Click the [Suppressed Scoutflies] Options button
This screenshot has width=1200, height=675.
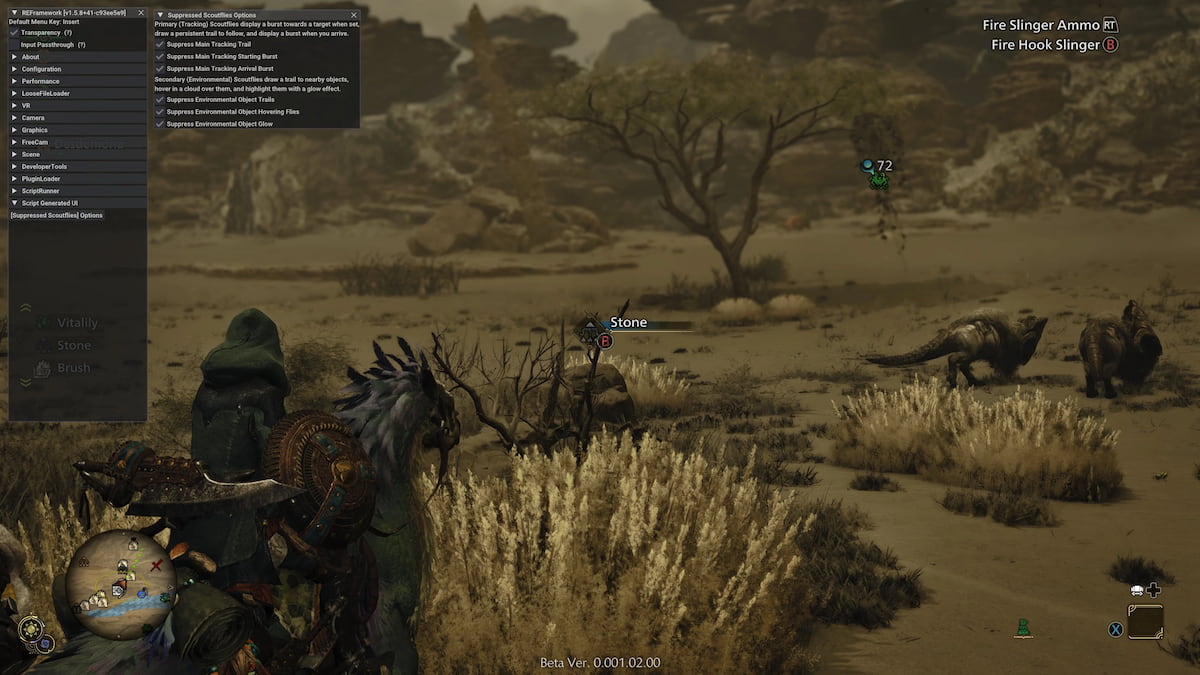(56, 215)
